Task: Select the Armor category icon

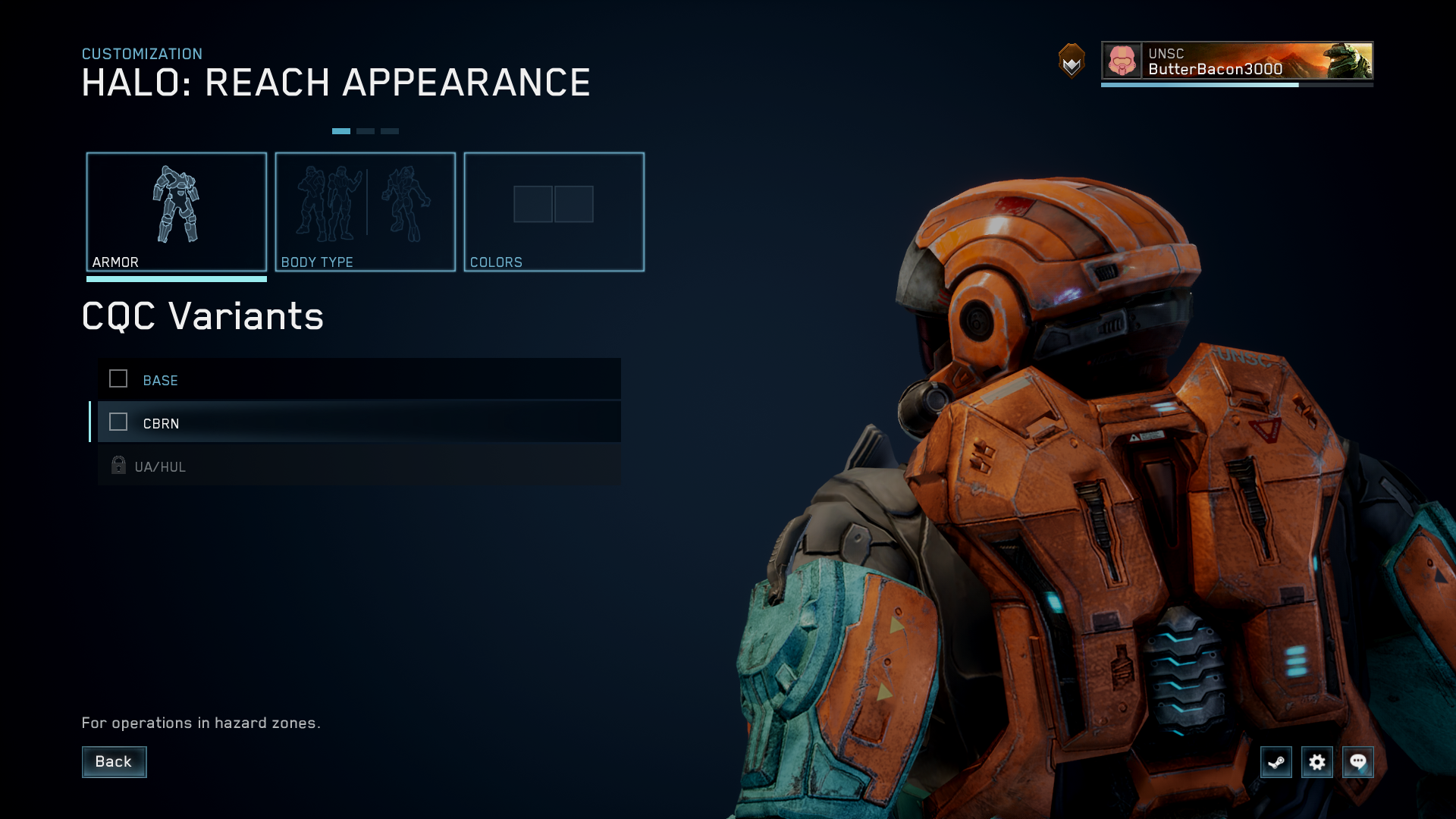Action: point(177,205)
